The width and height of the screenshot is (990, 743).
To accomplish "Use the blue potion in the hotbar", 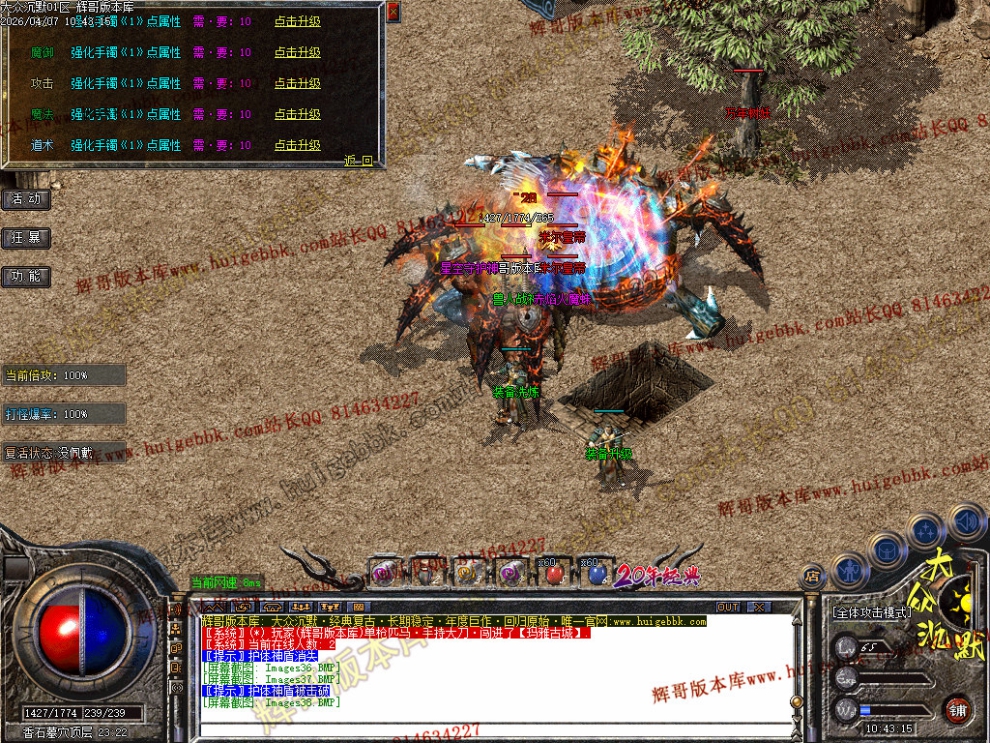I will (597, 574).
